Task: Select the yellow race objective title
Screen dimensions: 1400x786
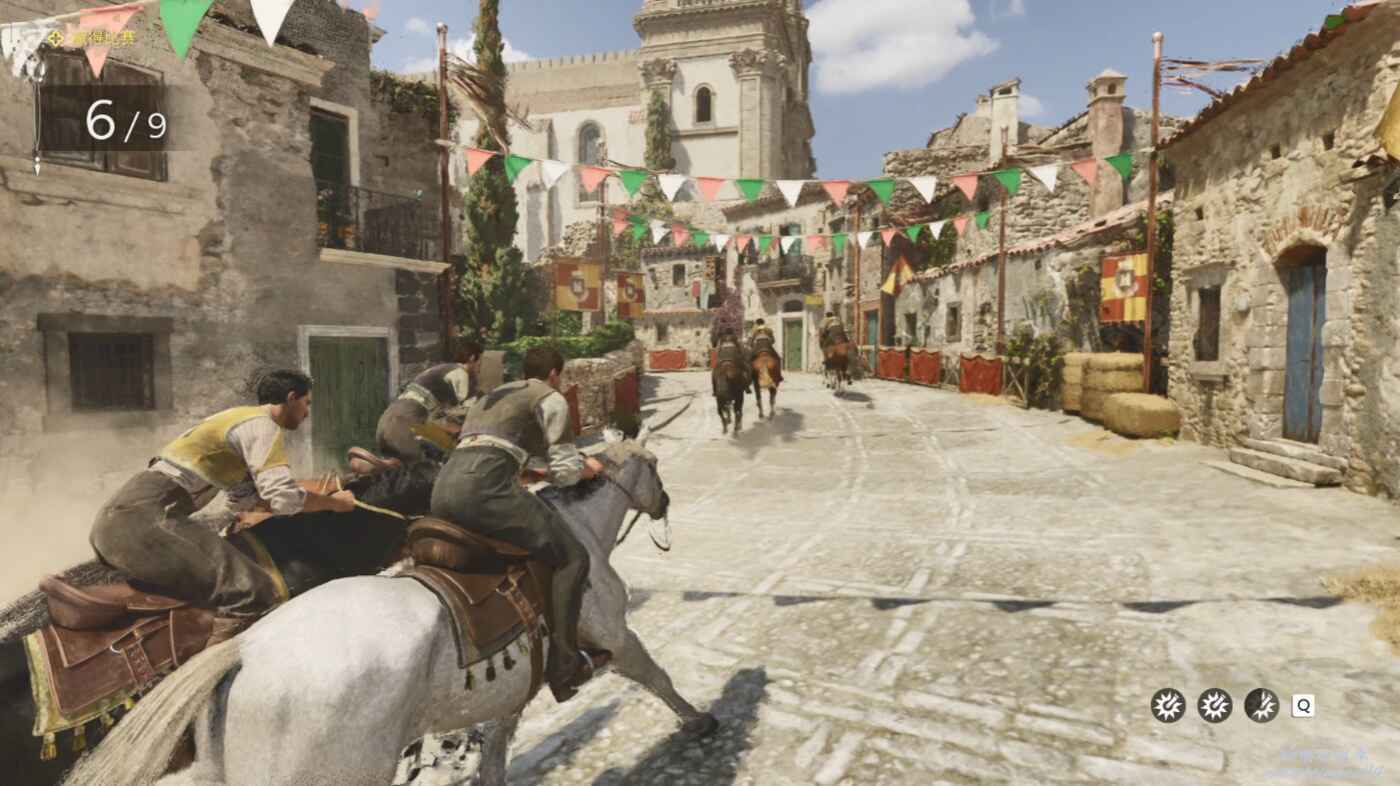Action: click(100, 38)
